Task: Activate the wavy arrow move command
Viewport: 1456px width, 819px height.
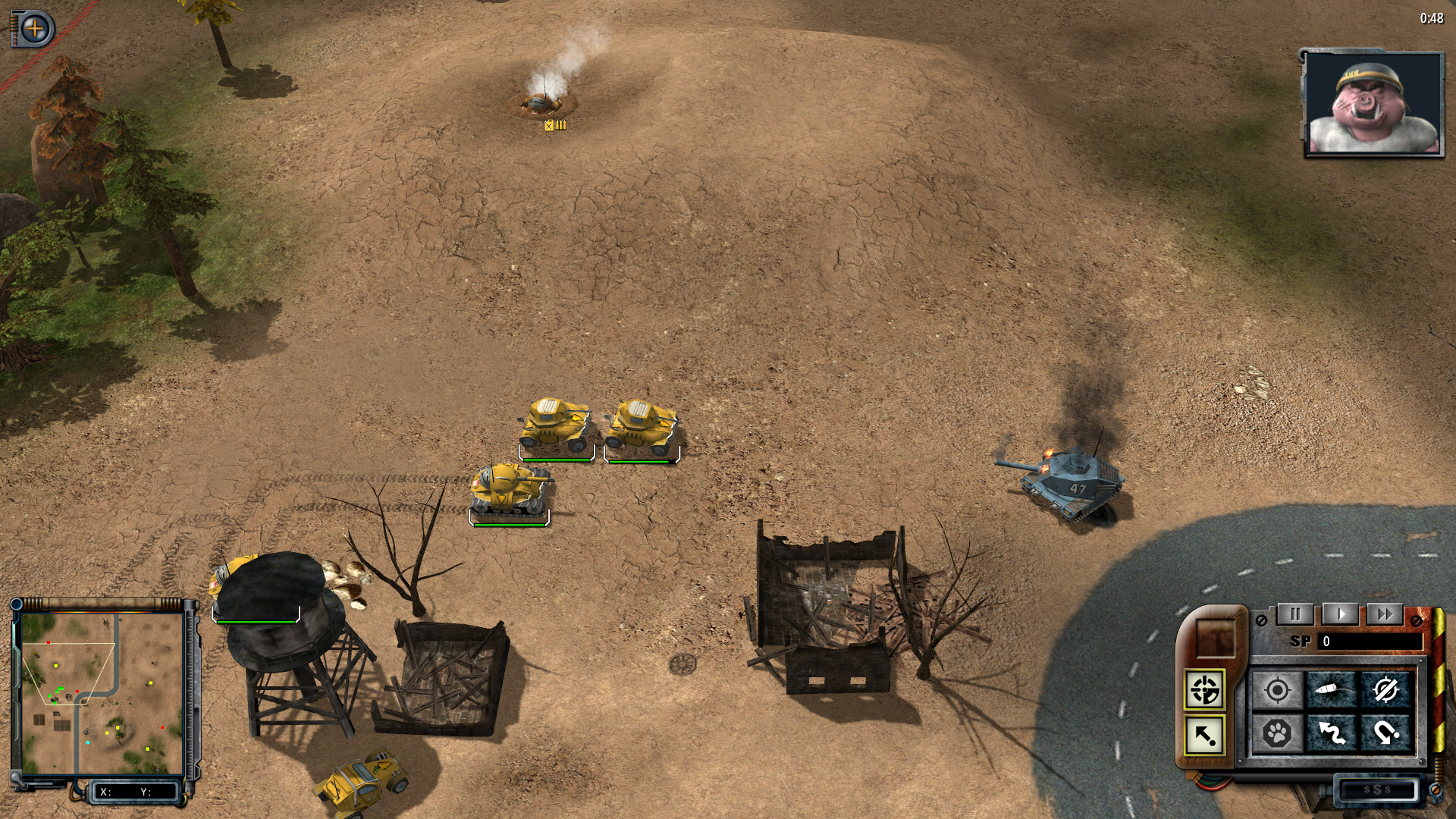Action: 1332,733
